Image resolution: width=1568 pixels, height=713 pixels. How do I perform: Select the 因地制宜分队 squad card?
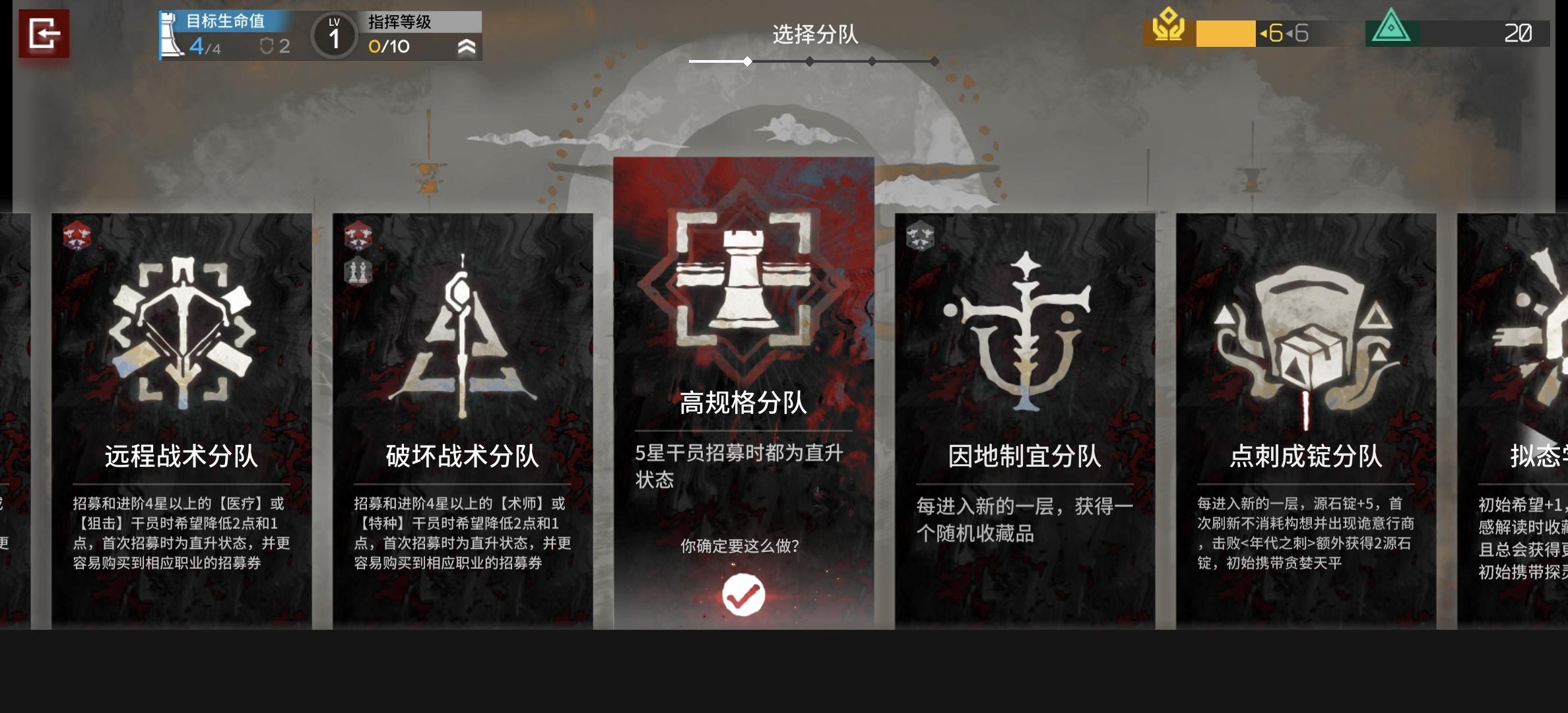pyautogui.click(x=1025, y=423)
